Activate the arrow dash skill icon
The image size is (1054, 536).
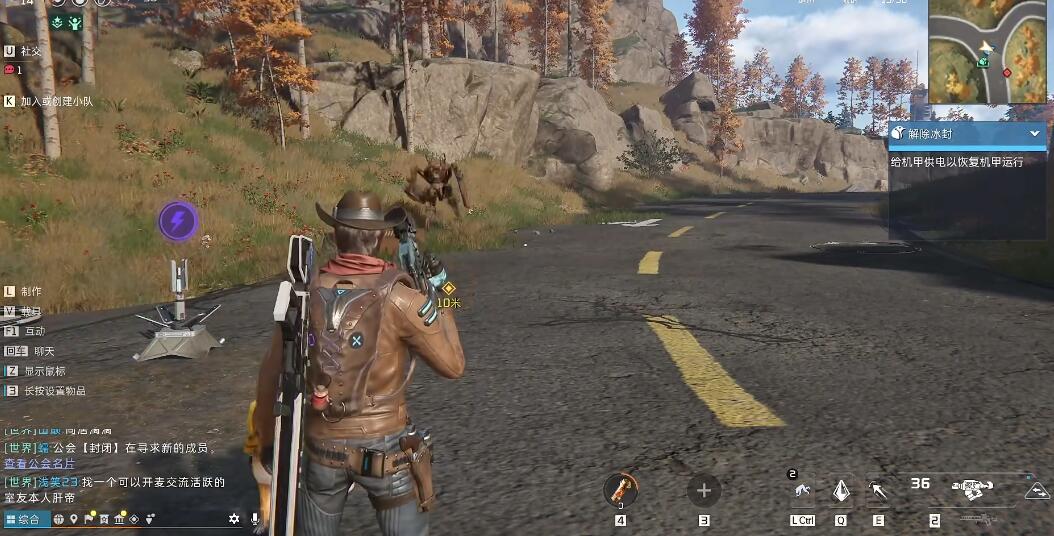click(878, 490)
